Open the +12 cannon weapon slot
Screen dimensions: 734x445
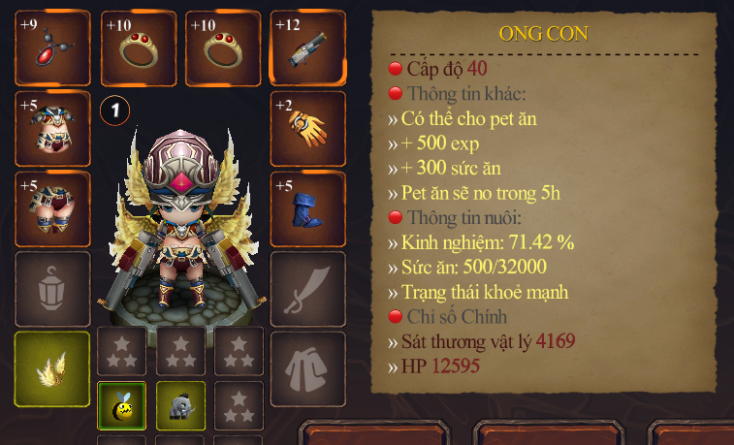click(308, 48)
